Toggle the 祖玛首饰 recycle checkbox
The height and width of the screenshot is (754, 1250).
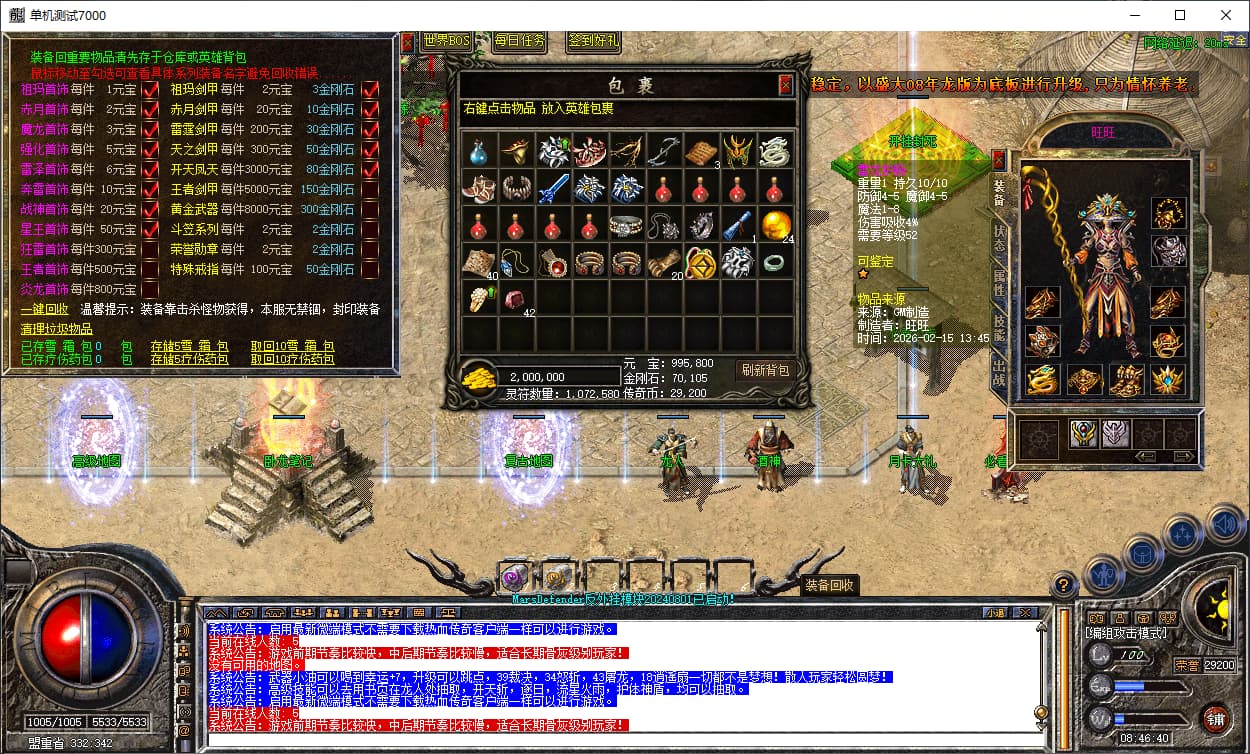tap(151, 89)
